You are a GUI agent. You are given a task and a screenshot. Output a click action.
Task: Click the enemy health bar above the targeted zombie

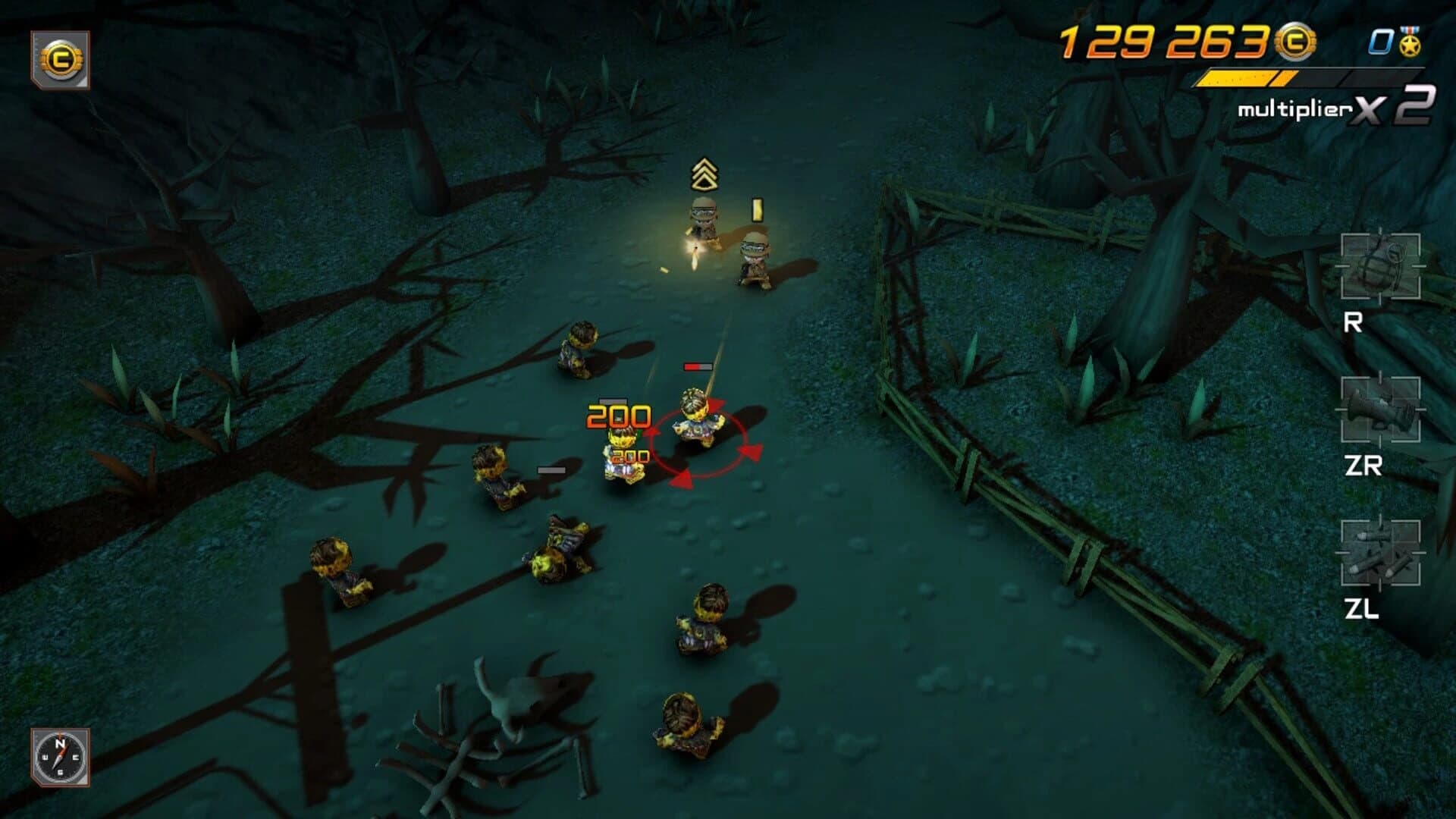[x=698, y=366]
